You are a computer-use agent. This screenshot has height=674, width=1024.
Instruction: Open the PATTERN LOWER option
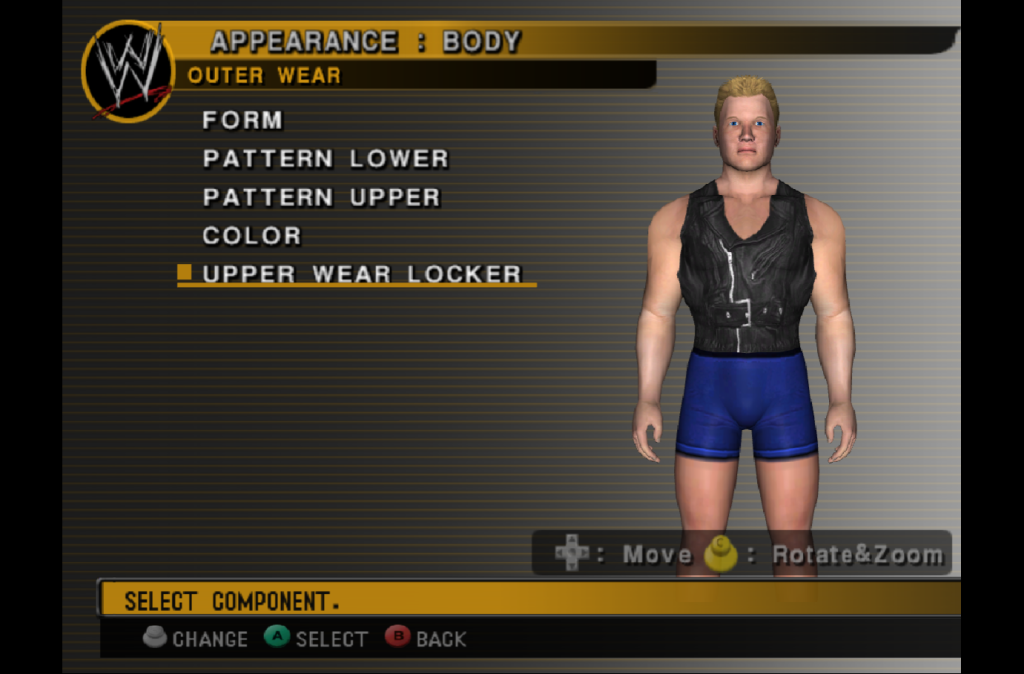(325, 159)
